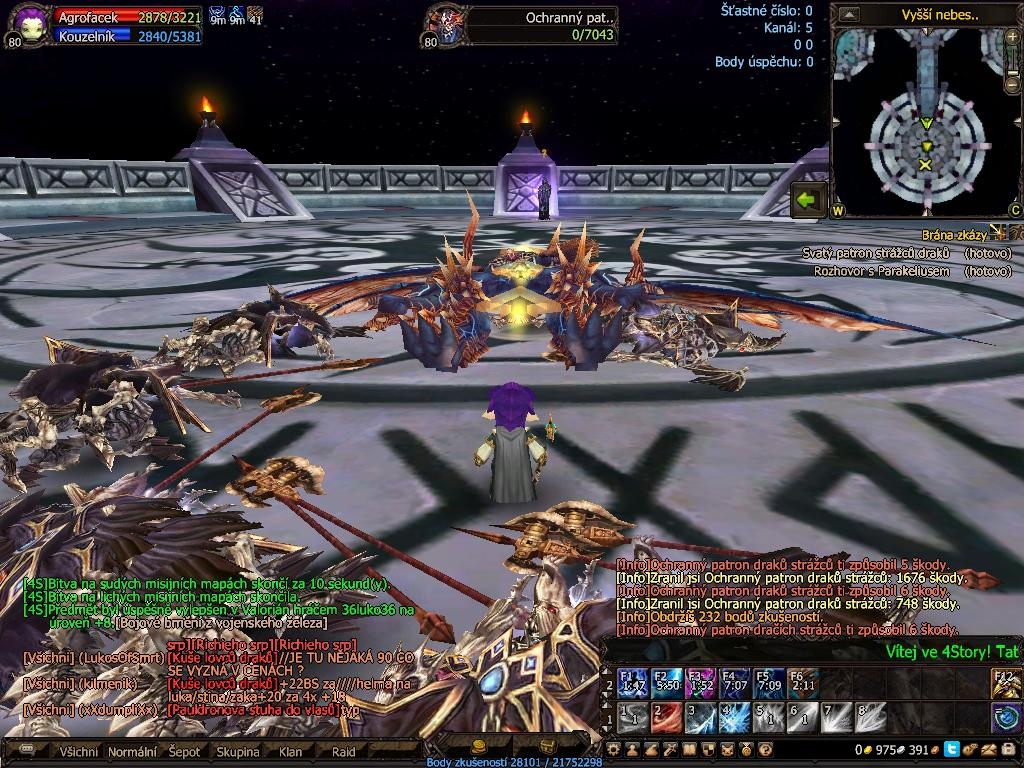Activate the F12 winged mount icon
Screen dimensions: 1024x768
[1006, 683]
